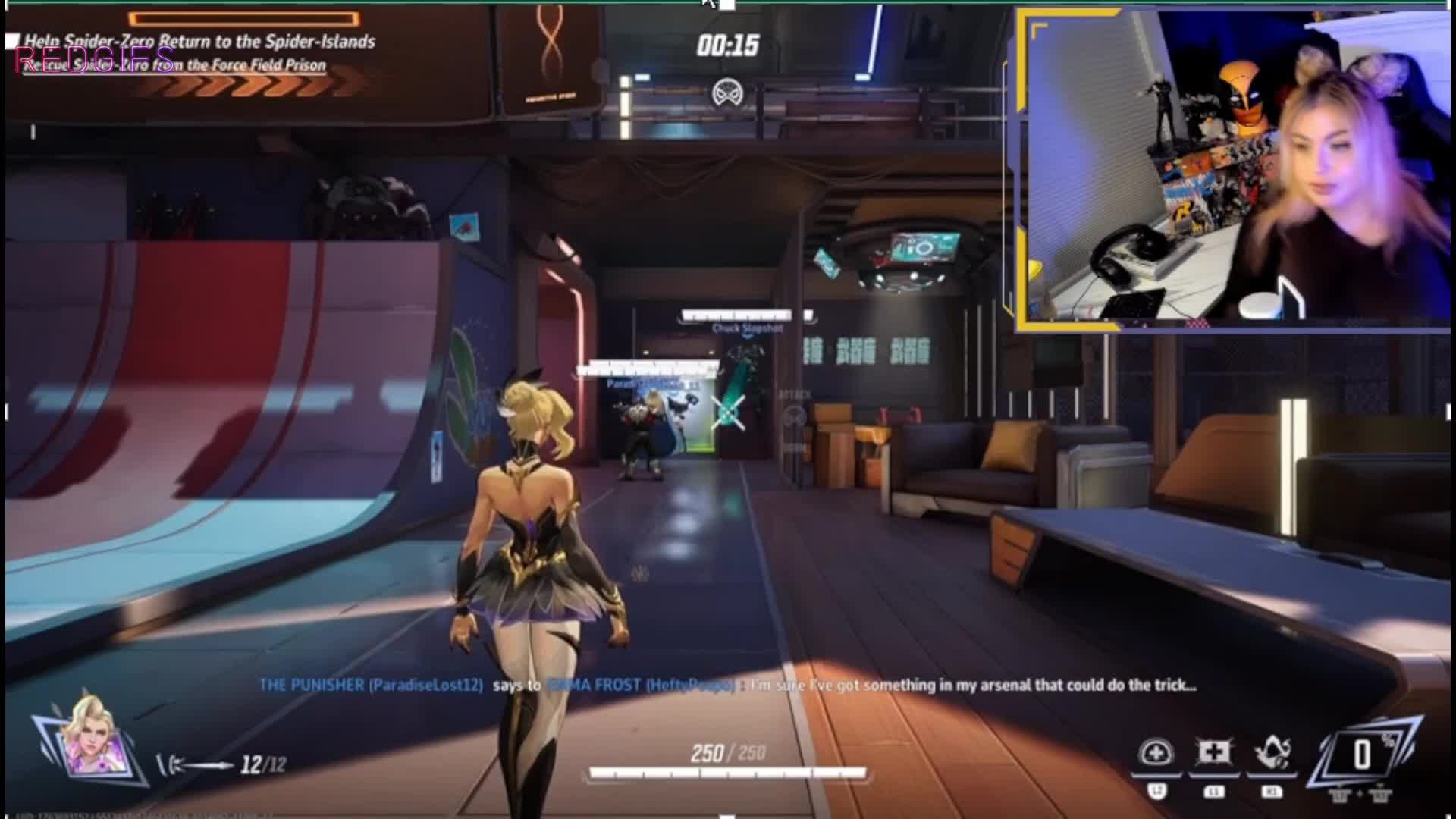Open the Spider-Zero mission objective tracker
This screenshot has height=819, width=1456.
point(200,42)
